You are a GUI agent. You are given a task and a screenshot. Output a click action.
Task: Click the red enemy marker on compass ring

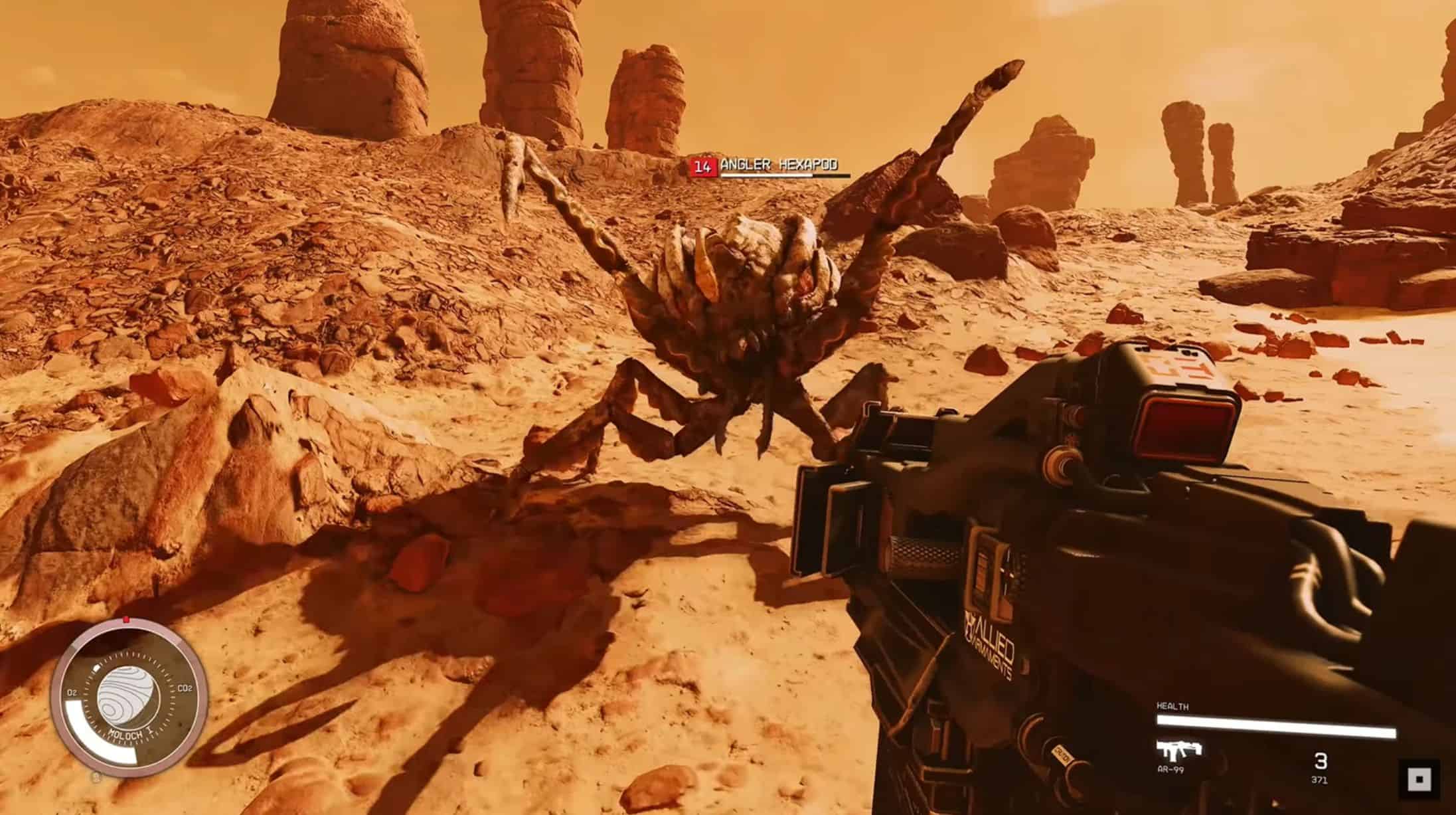[126, 620]
